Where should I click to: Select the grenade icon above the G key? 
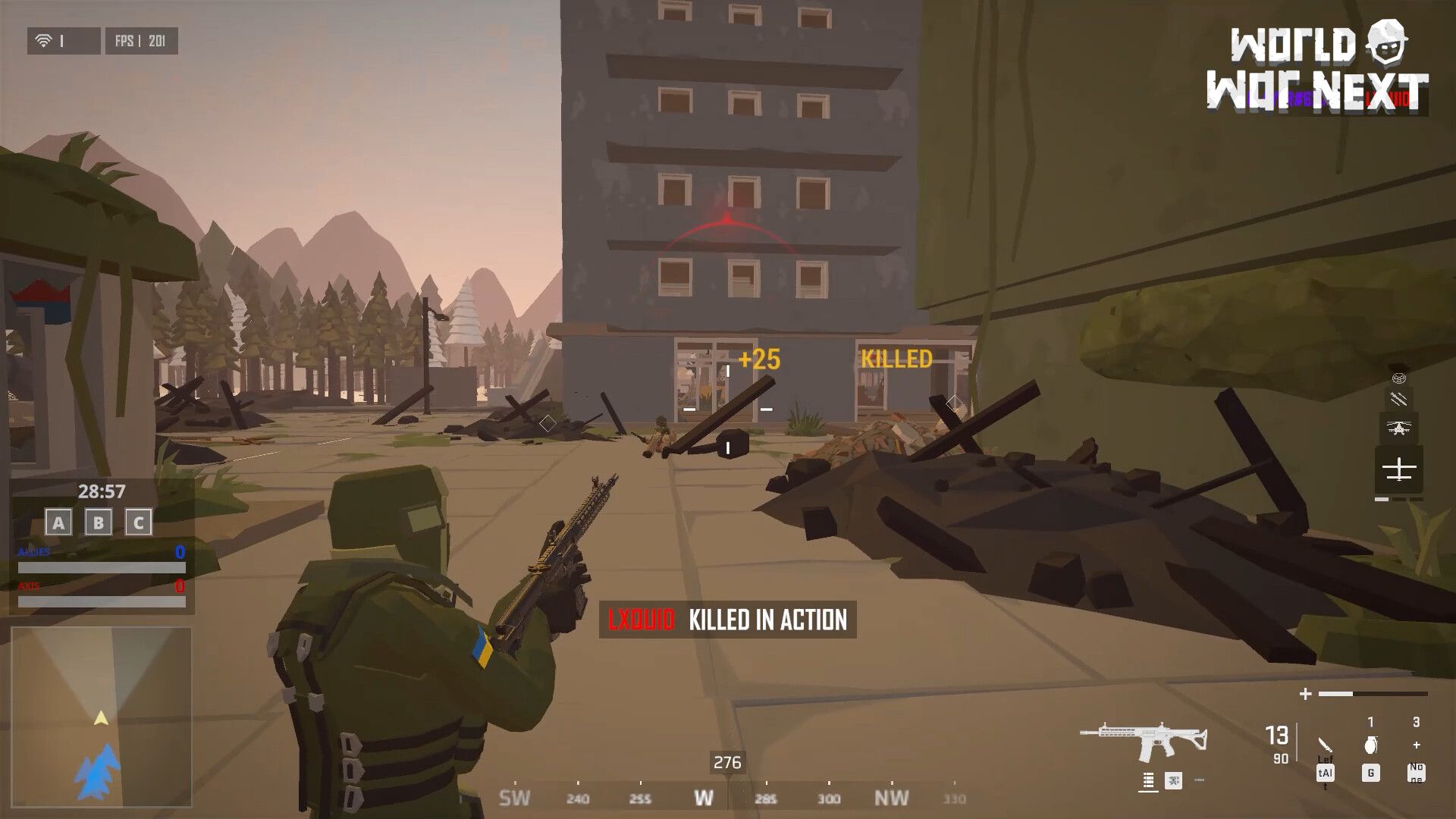point(1371,745)
